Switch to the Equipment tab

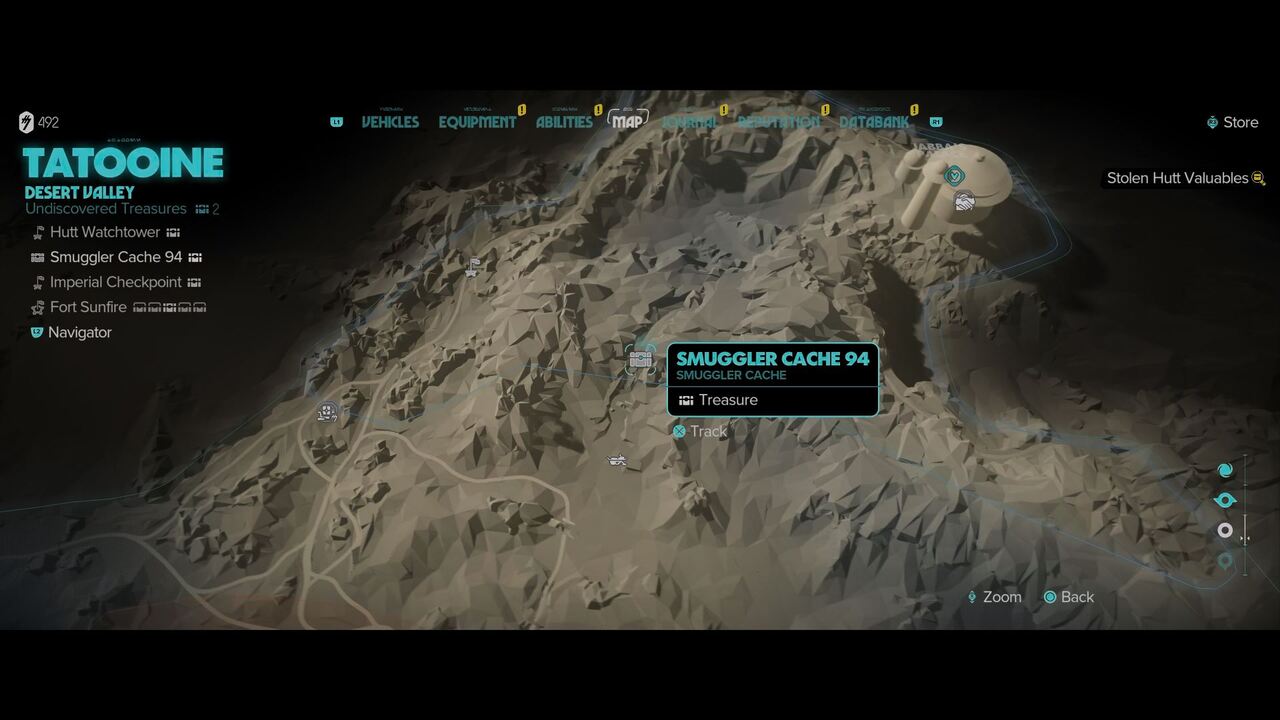point(477,121)
